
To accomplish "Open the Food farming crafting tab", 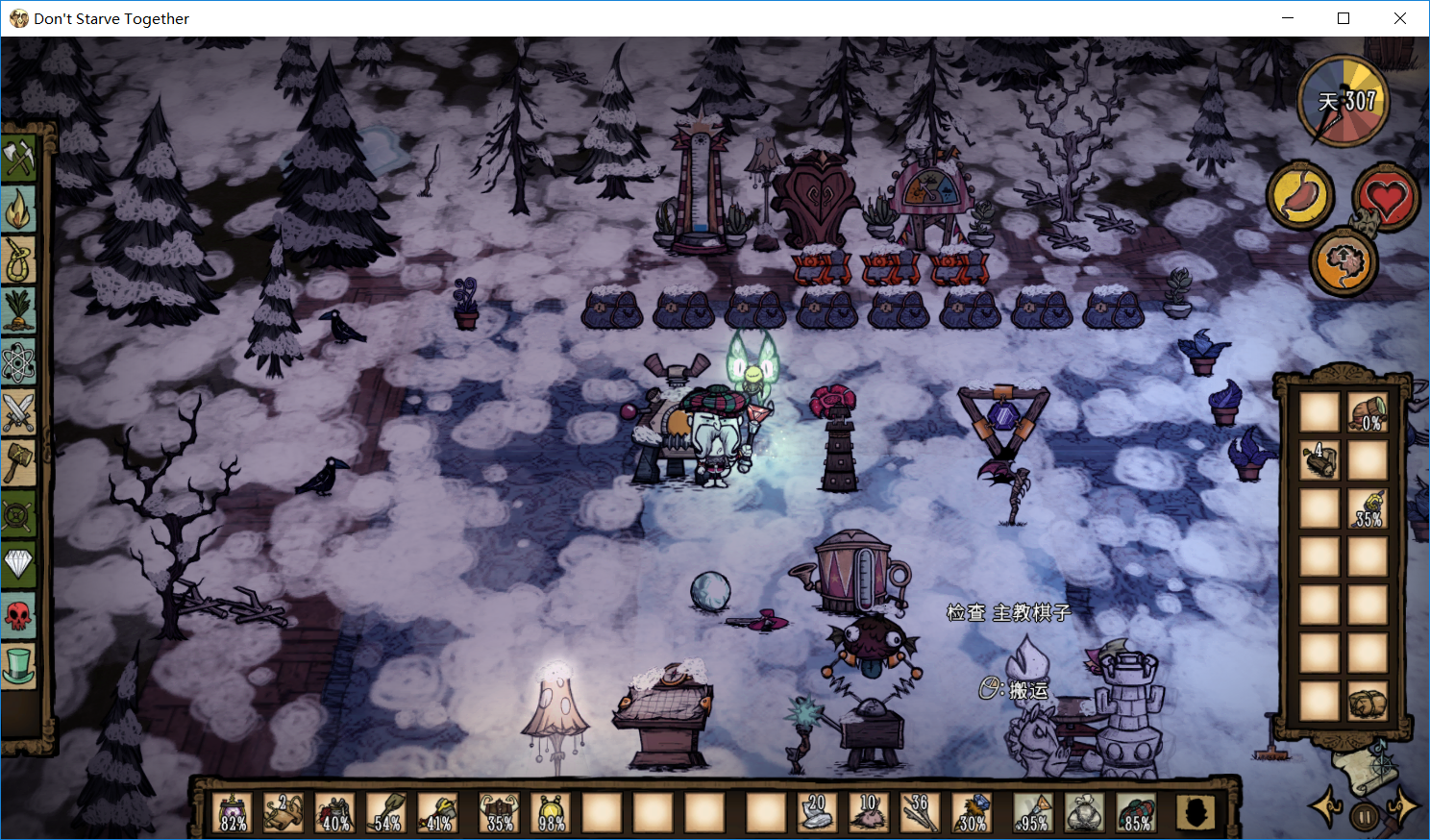I will [18, 310].
